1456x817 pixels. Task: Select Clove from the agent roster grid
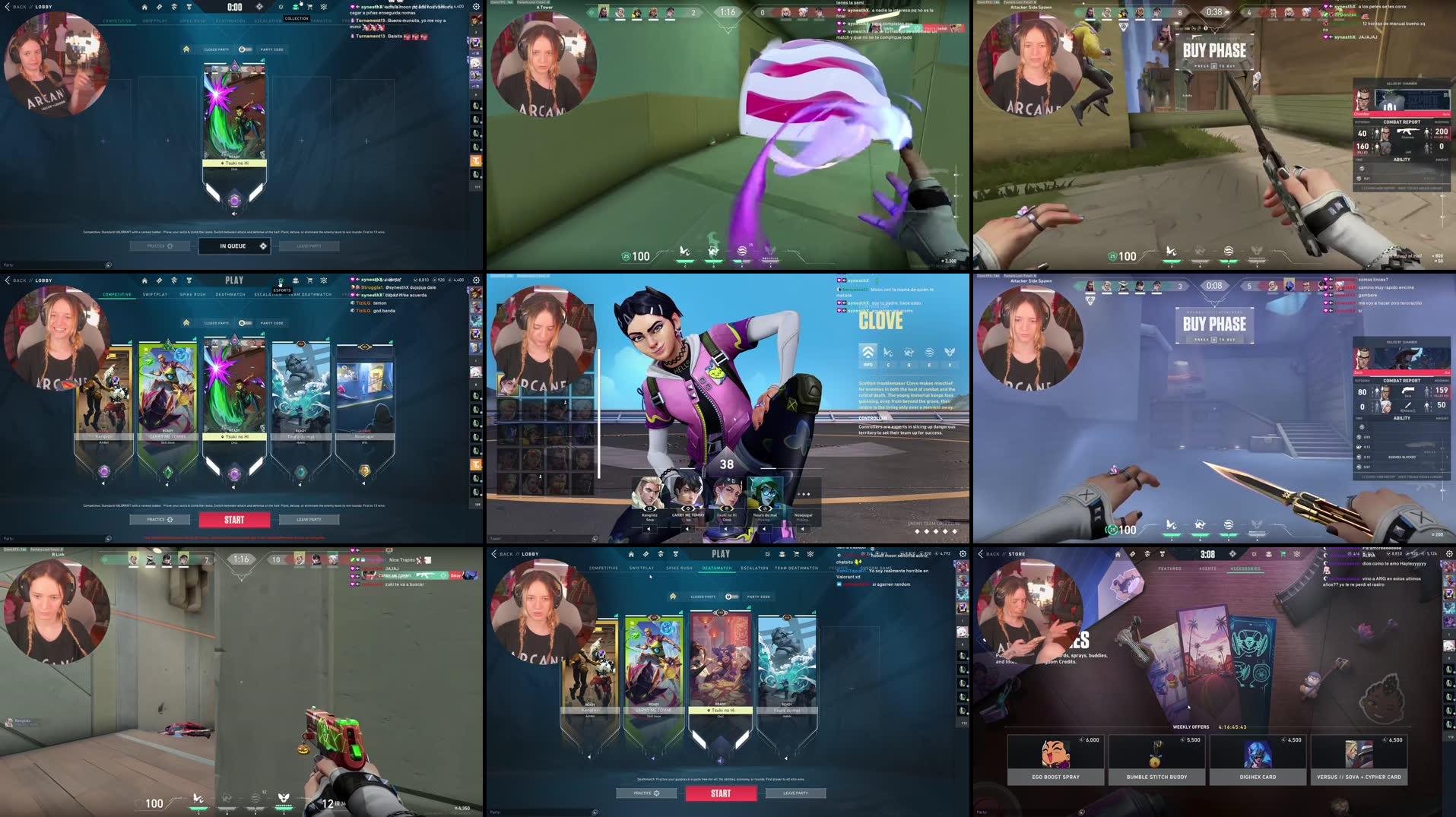point(507,385)
